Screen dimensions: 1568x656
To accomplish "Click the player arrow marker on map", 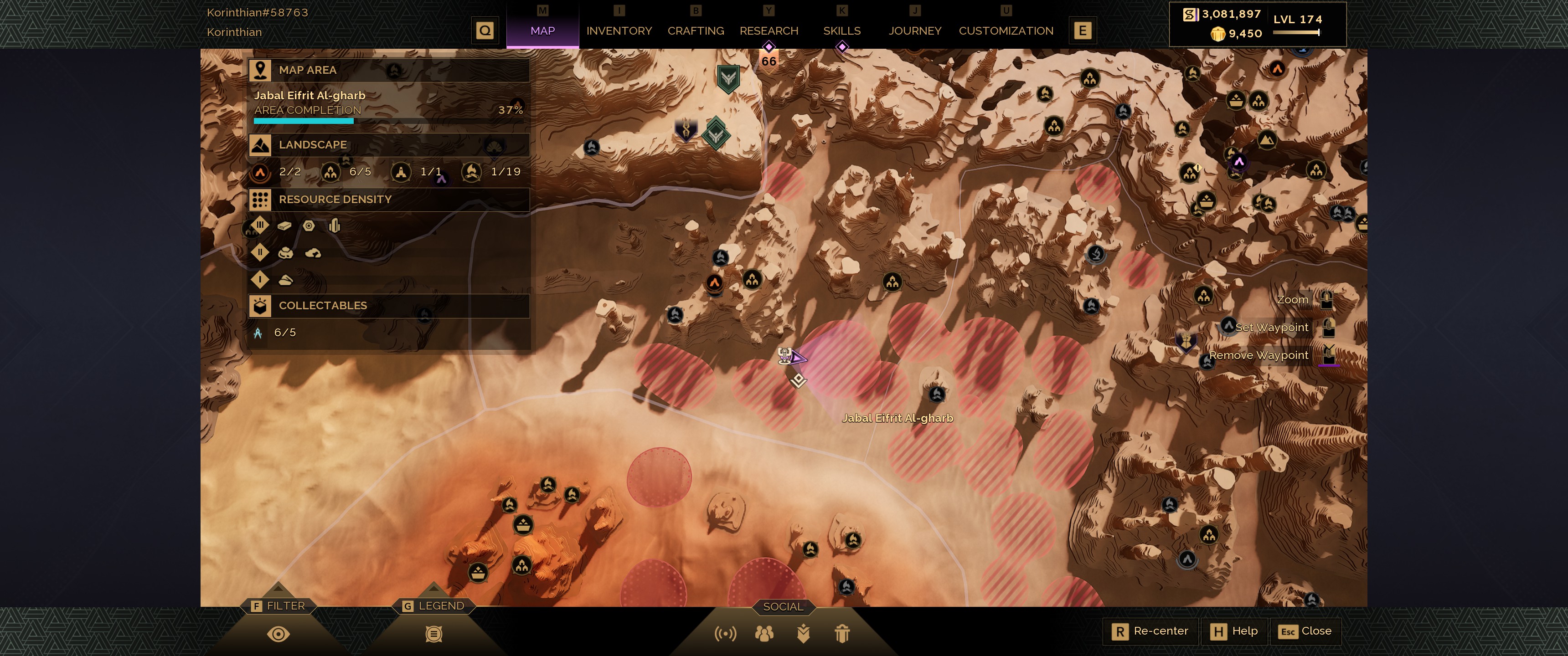I will coord(796,358).
